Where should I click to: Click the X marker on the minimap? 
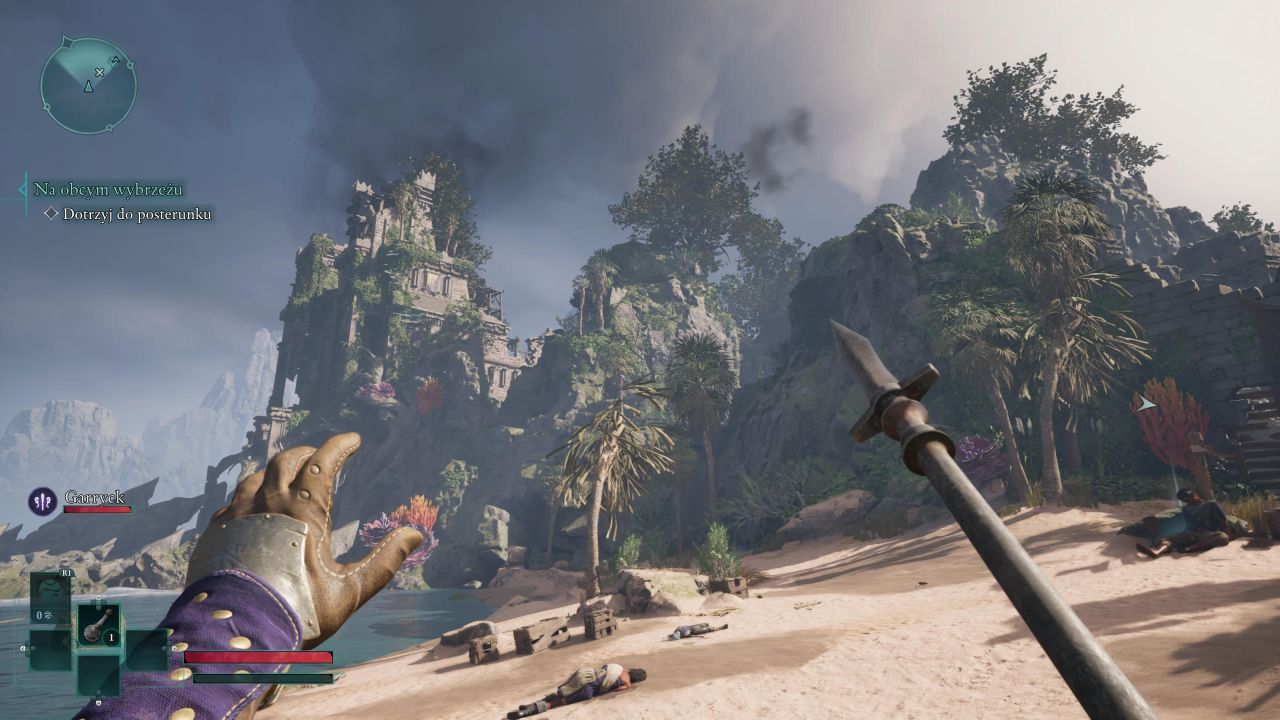[99, 72]
